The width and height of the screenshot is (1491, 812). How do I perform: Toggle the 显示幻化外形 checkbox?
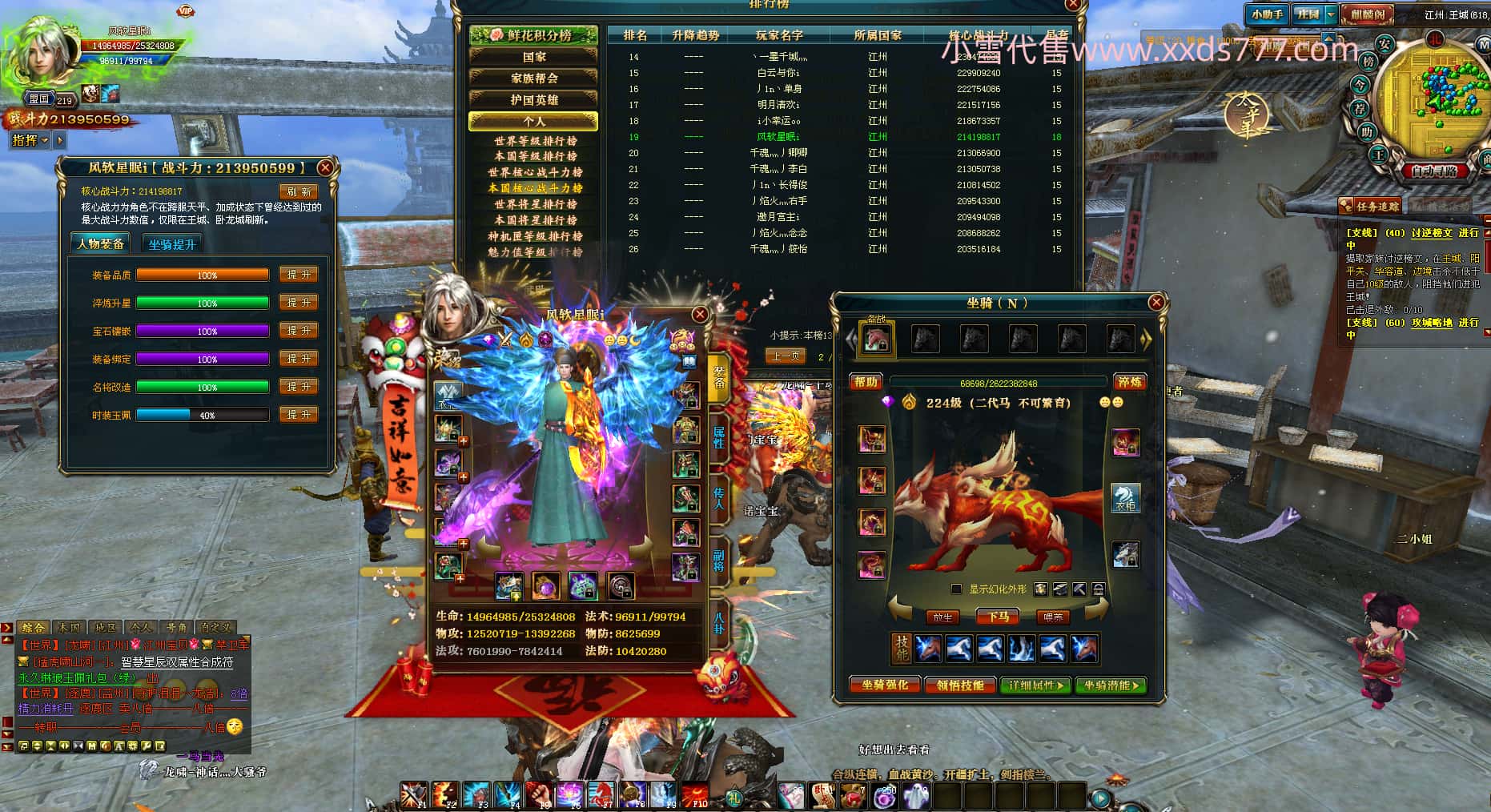tap(956, 589)
